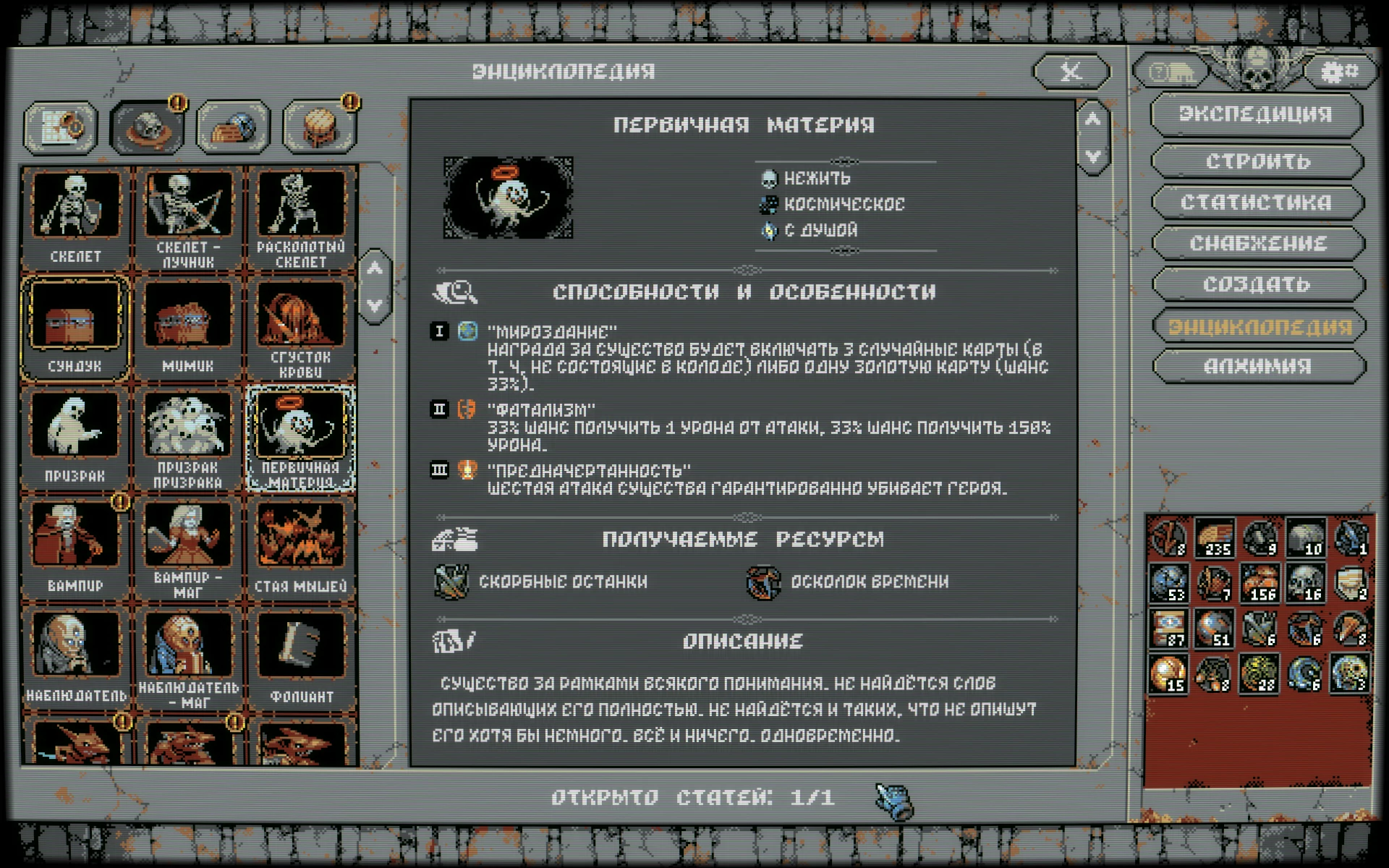Close the Encyclopedia window
Screen dimensions: 1389x868
pyautogui.click(x=1071, y=72)
